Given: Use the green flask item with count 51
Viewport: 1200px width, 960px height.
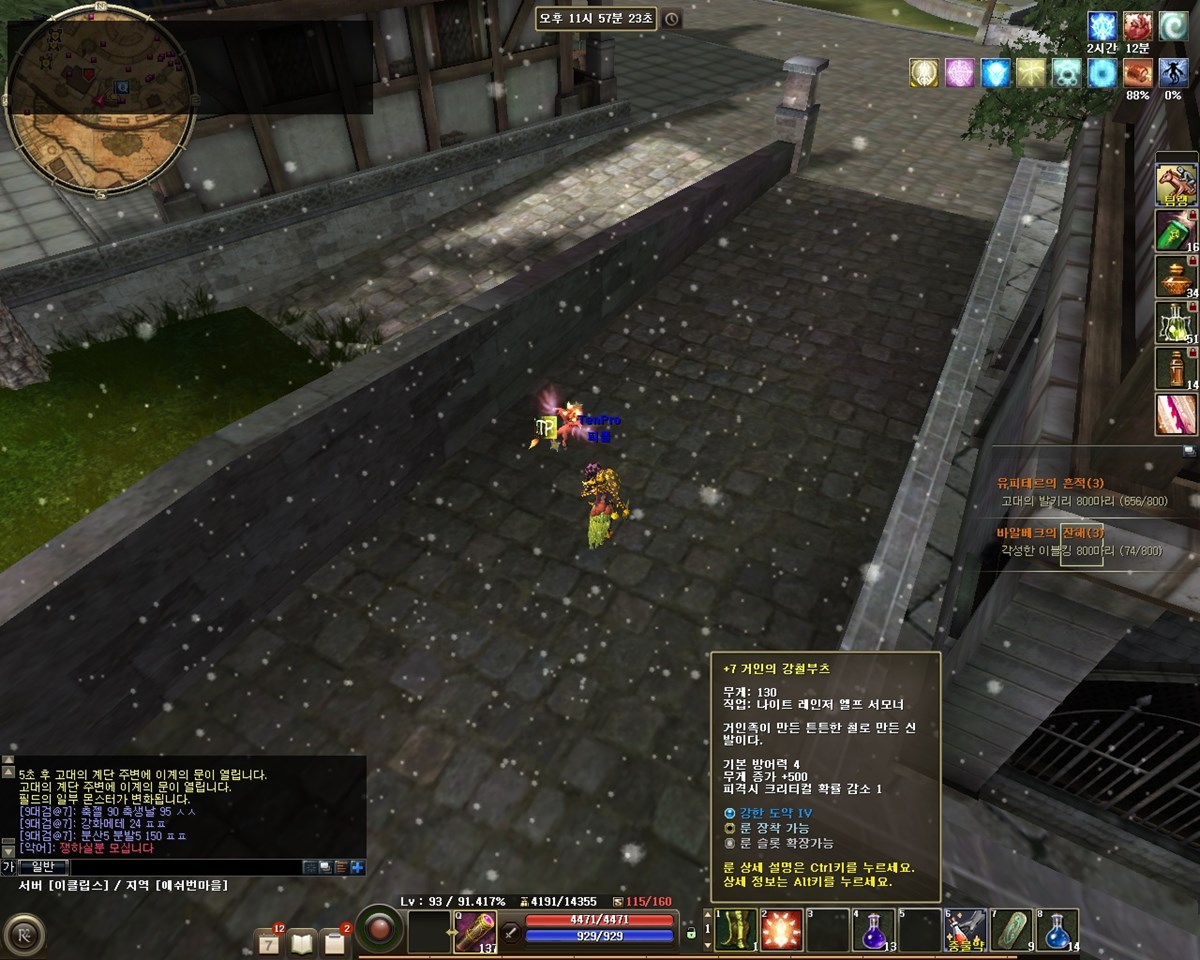Looking at the screenshot, I should coord(1177,323).
